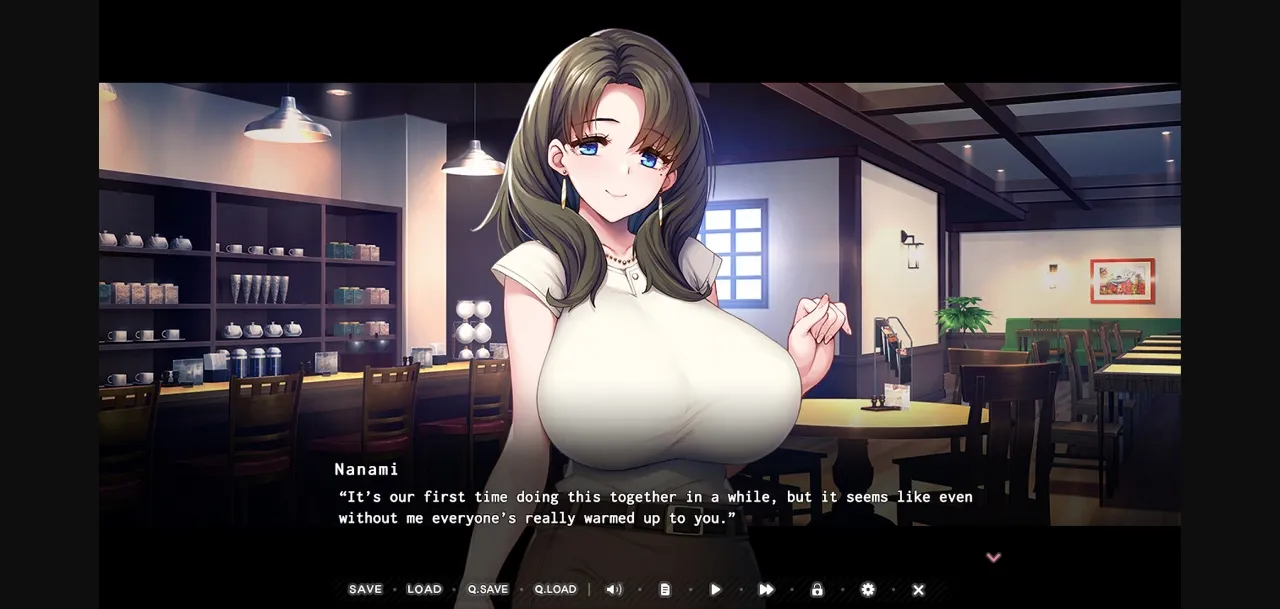Open the SAVE menu
The width and height of the screenshot is (1280, 609).
click(365, 589)
